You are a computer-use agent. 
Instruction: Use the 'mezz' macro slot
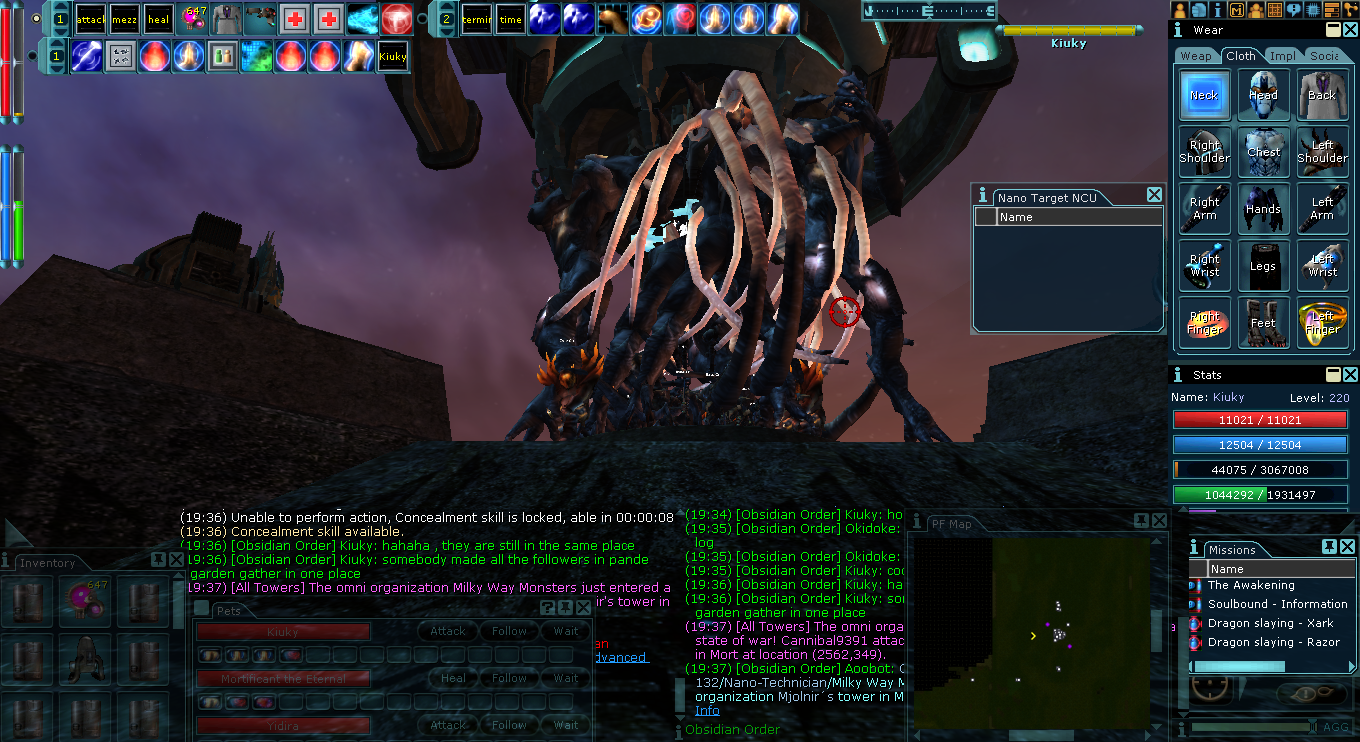pyautogui.click(x=125, y=19)
